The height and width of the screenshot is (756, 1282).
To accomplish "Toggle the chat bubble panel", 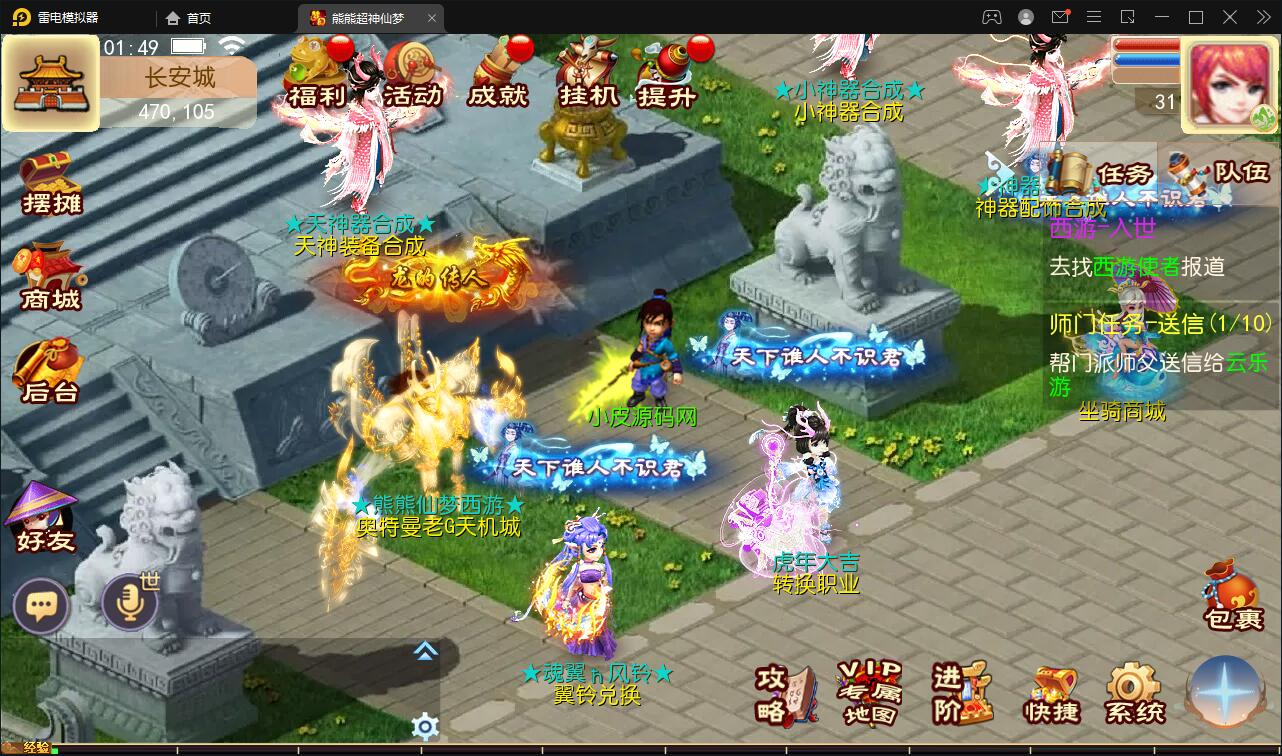I will click(x=41, y=606).
